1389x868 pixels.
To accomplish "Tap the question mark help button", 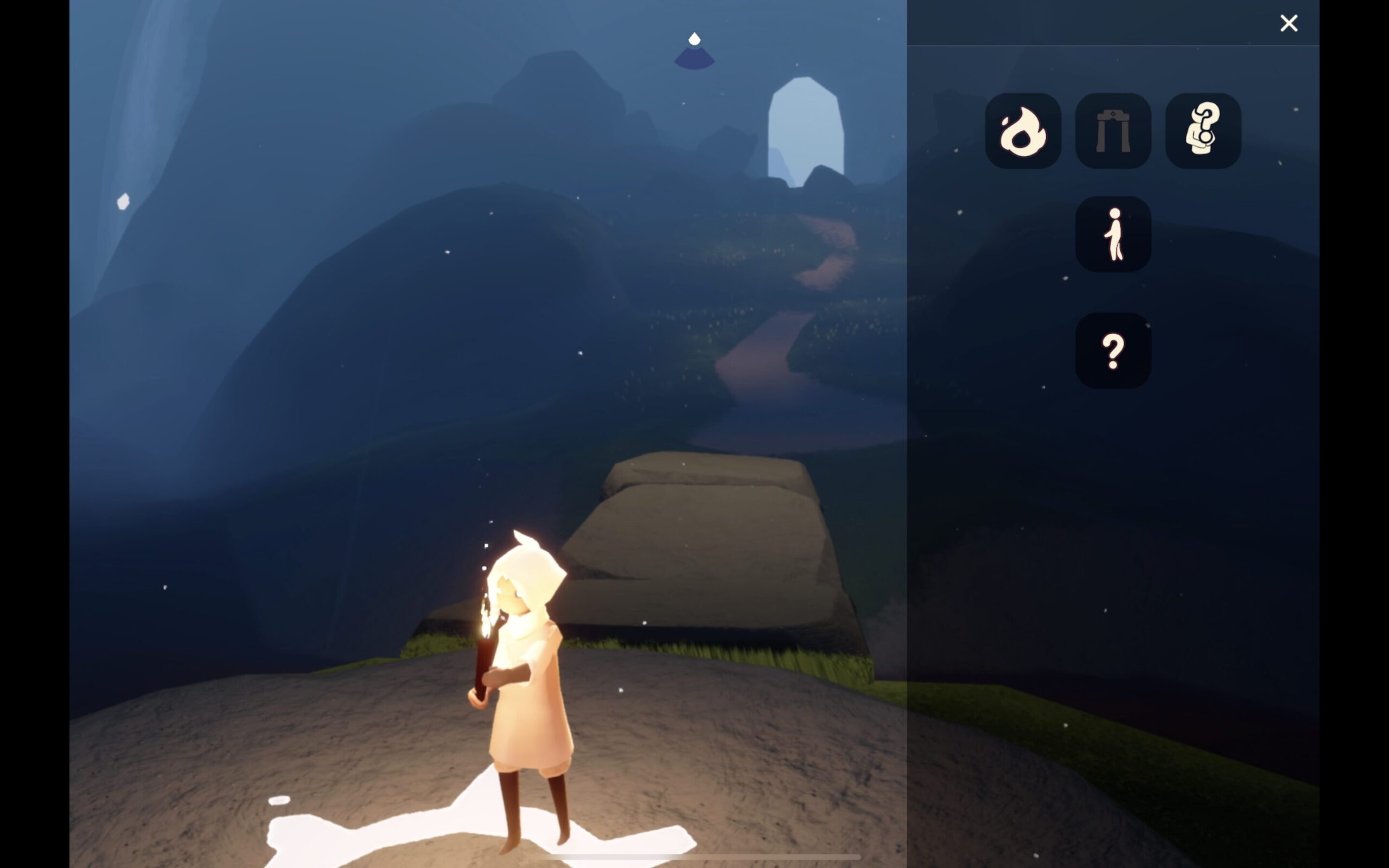I will pos(1113,350).
